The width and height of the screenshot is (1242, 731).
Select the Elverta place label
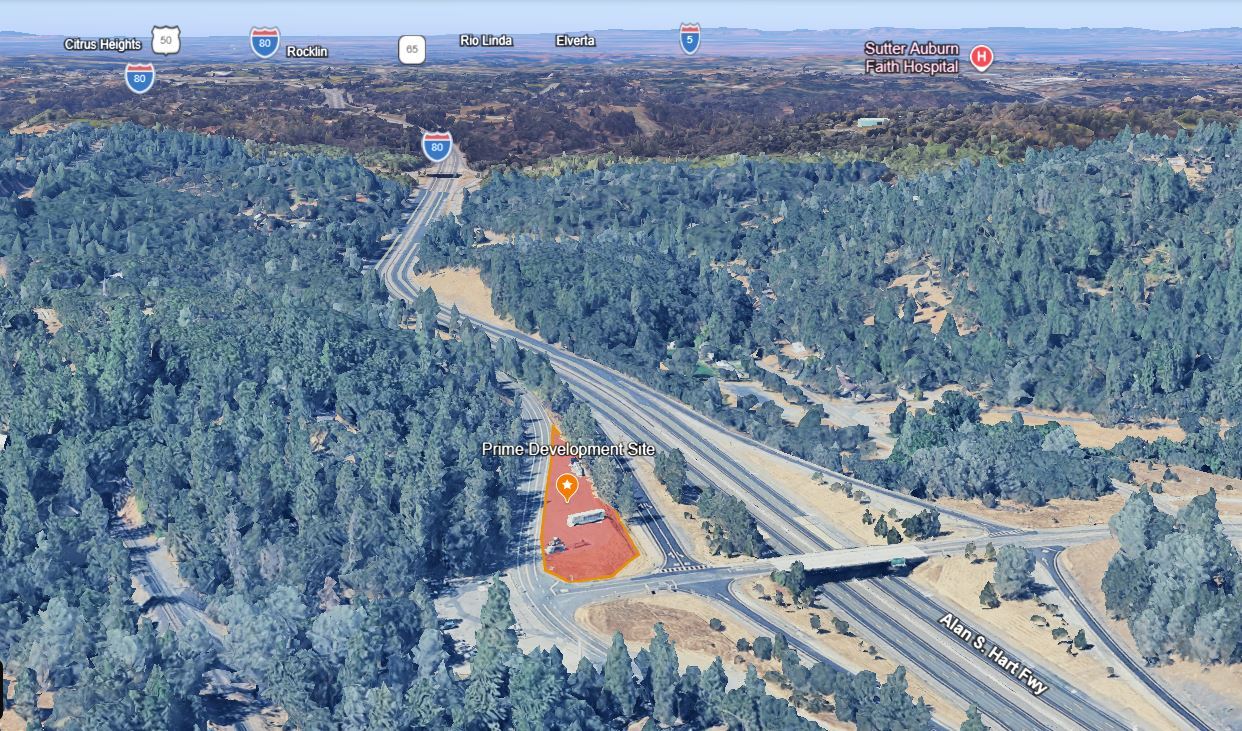click(x=575, y=41)
